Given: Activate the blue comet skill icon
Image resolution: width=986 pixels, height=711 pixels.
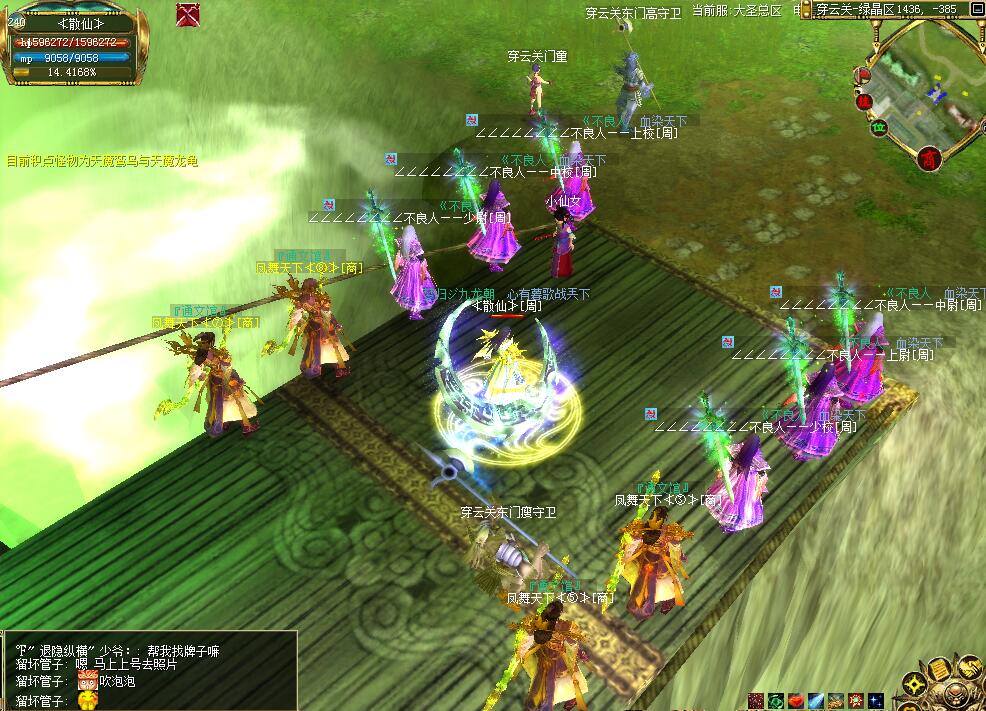Looking at the screenshot, I should [816, 701].
